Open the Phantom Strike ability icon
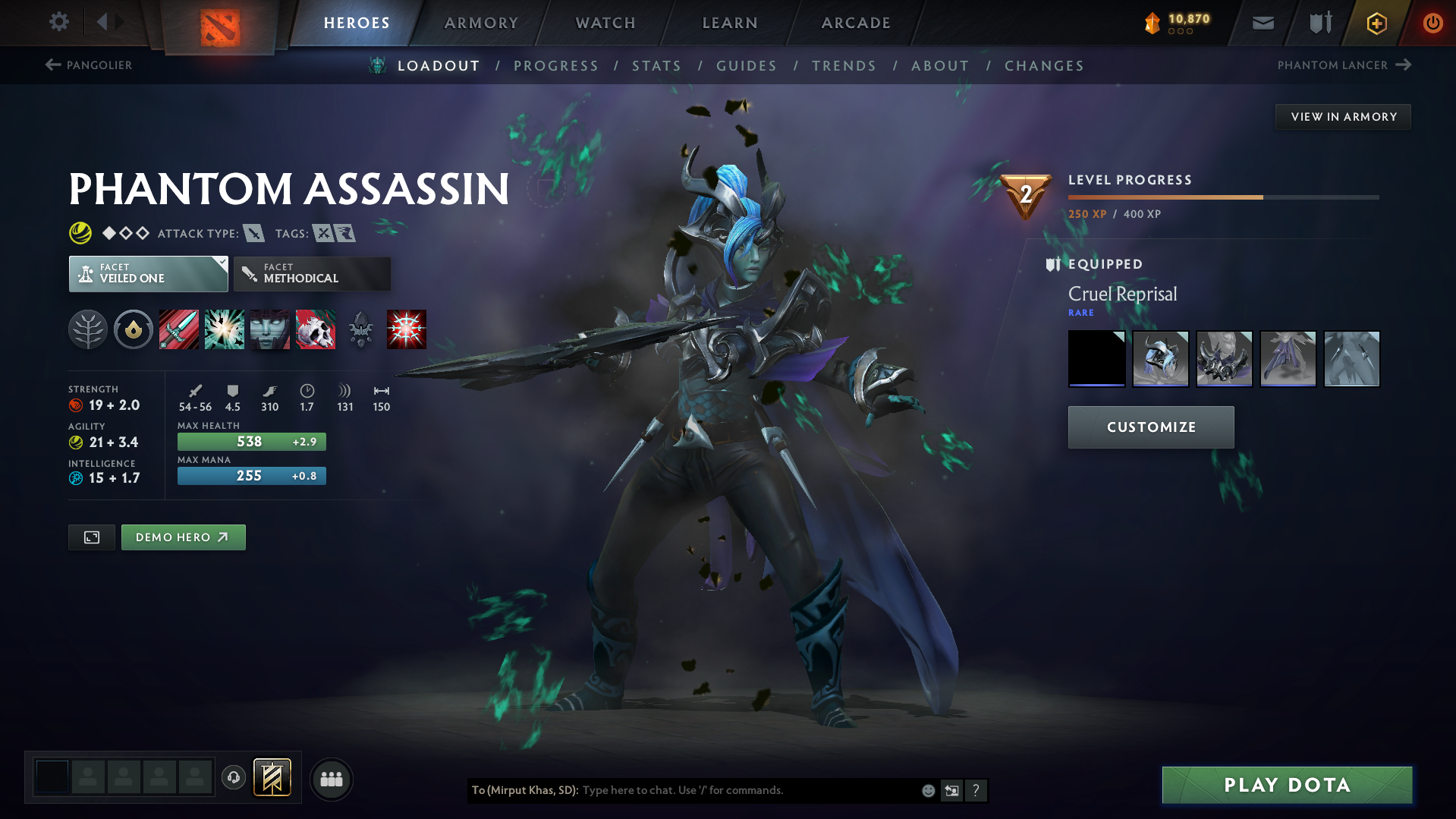Image resolution: width=1456 pixels, height=819 pixels. click(x=224, y=329)
